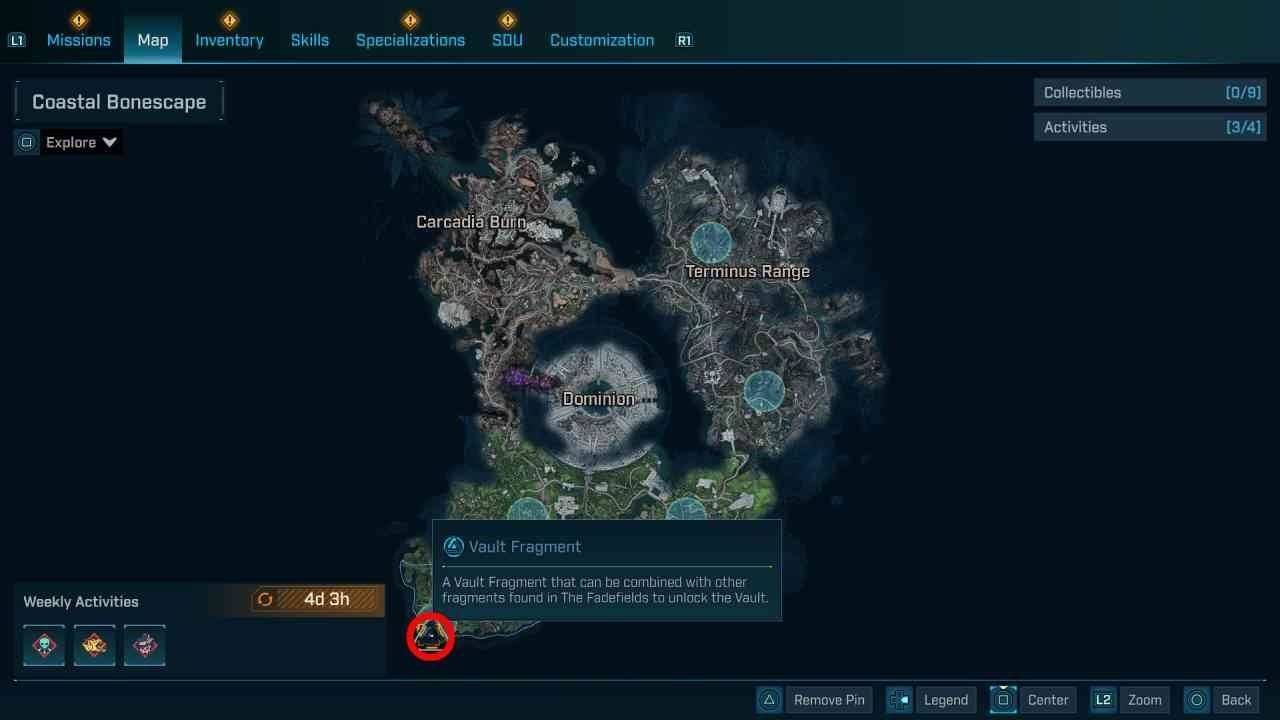Show the Collectibles list
1280x720 pixels.
(1151, 93)
